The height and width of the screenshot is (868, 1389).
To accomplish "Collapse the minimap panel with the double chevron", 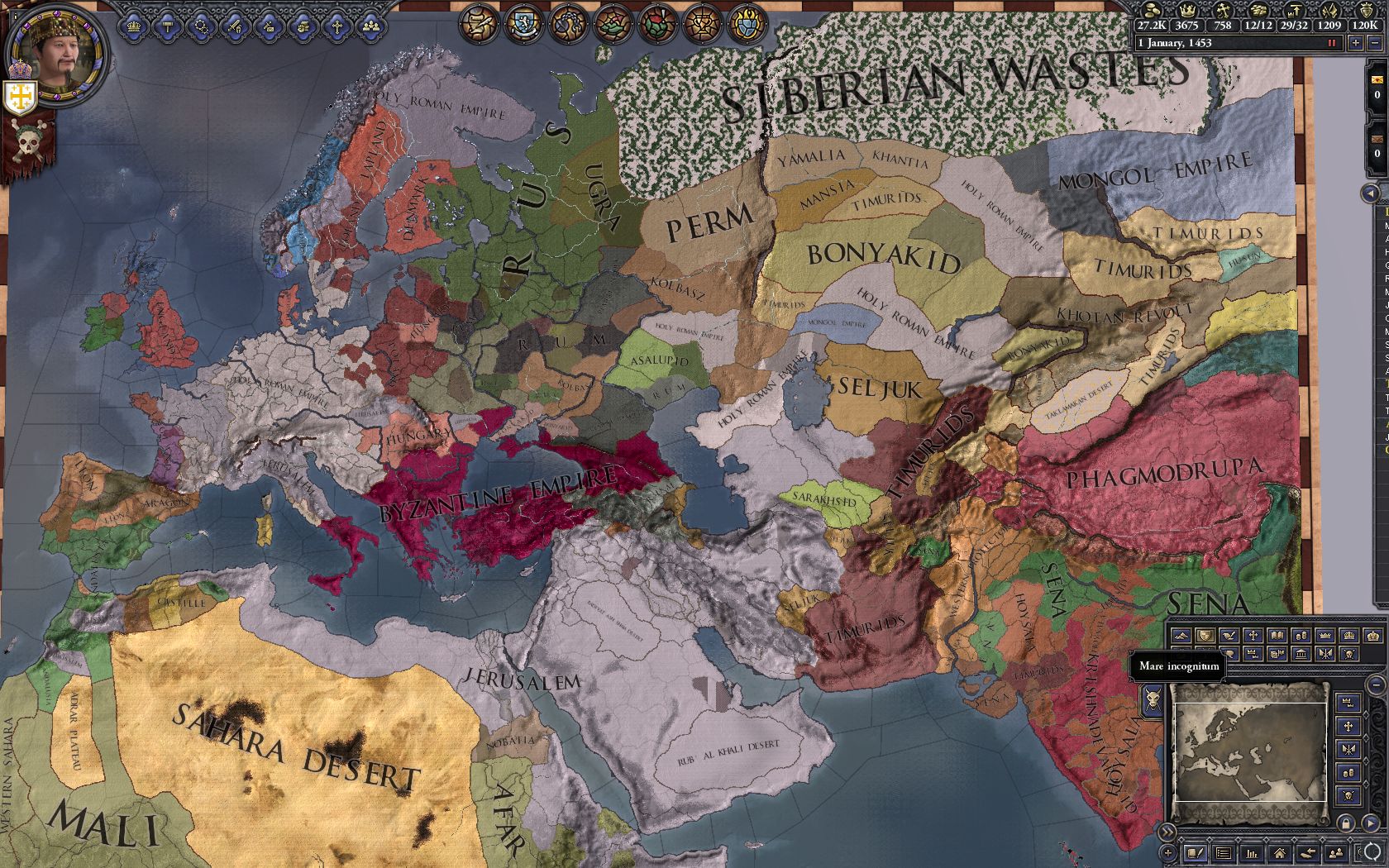I will pos(1167,833).
